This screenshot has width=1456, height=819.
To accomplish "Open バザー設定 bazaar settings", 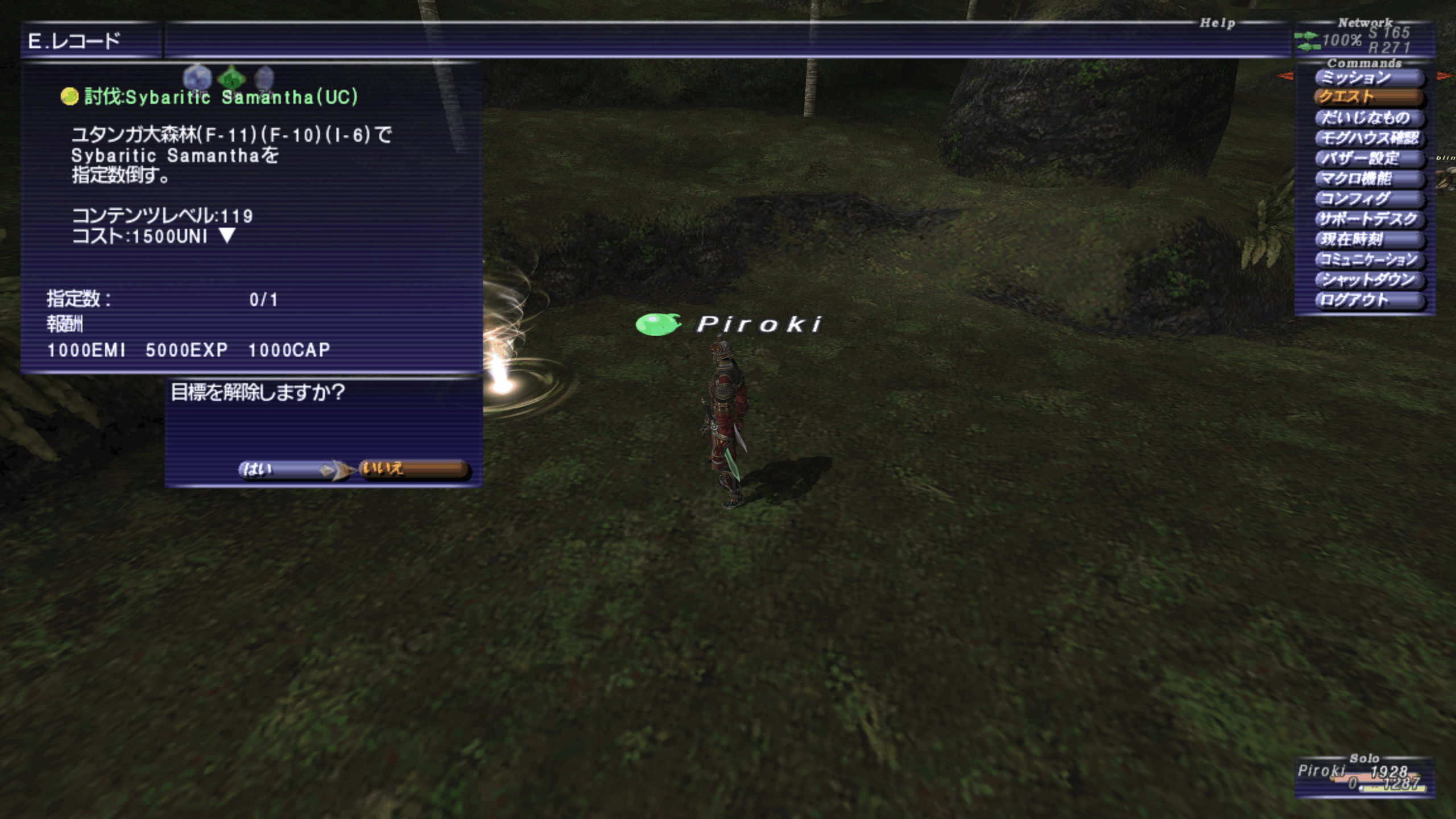I will click(1368, 158).
